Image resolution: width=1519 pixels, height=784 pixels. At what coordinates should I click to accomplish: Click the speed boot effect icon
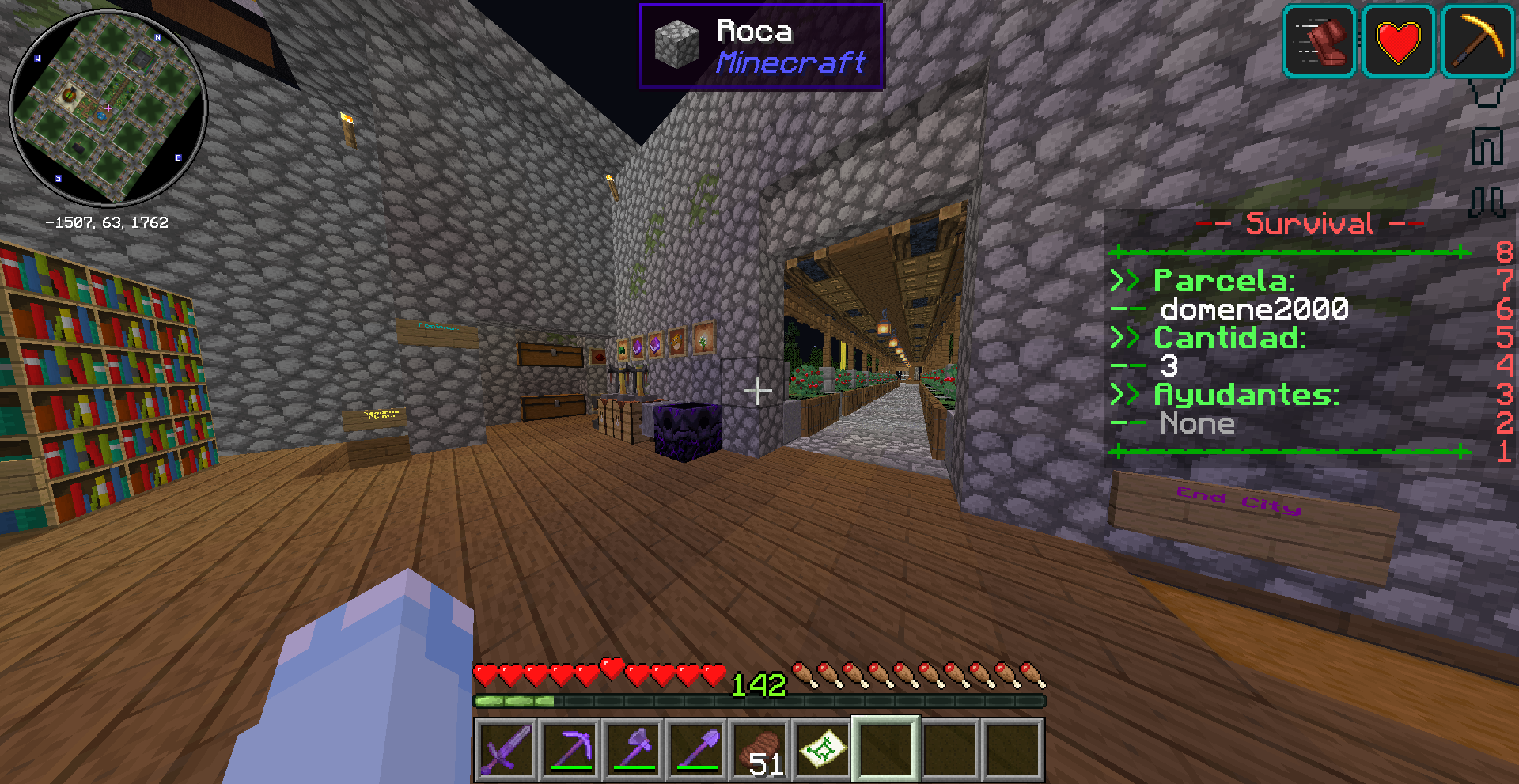click(x=1319, y=41)
